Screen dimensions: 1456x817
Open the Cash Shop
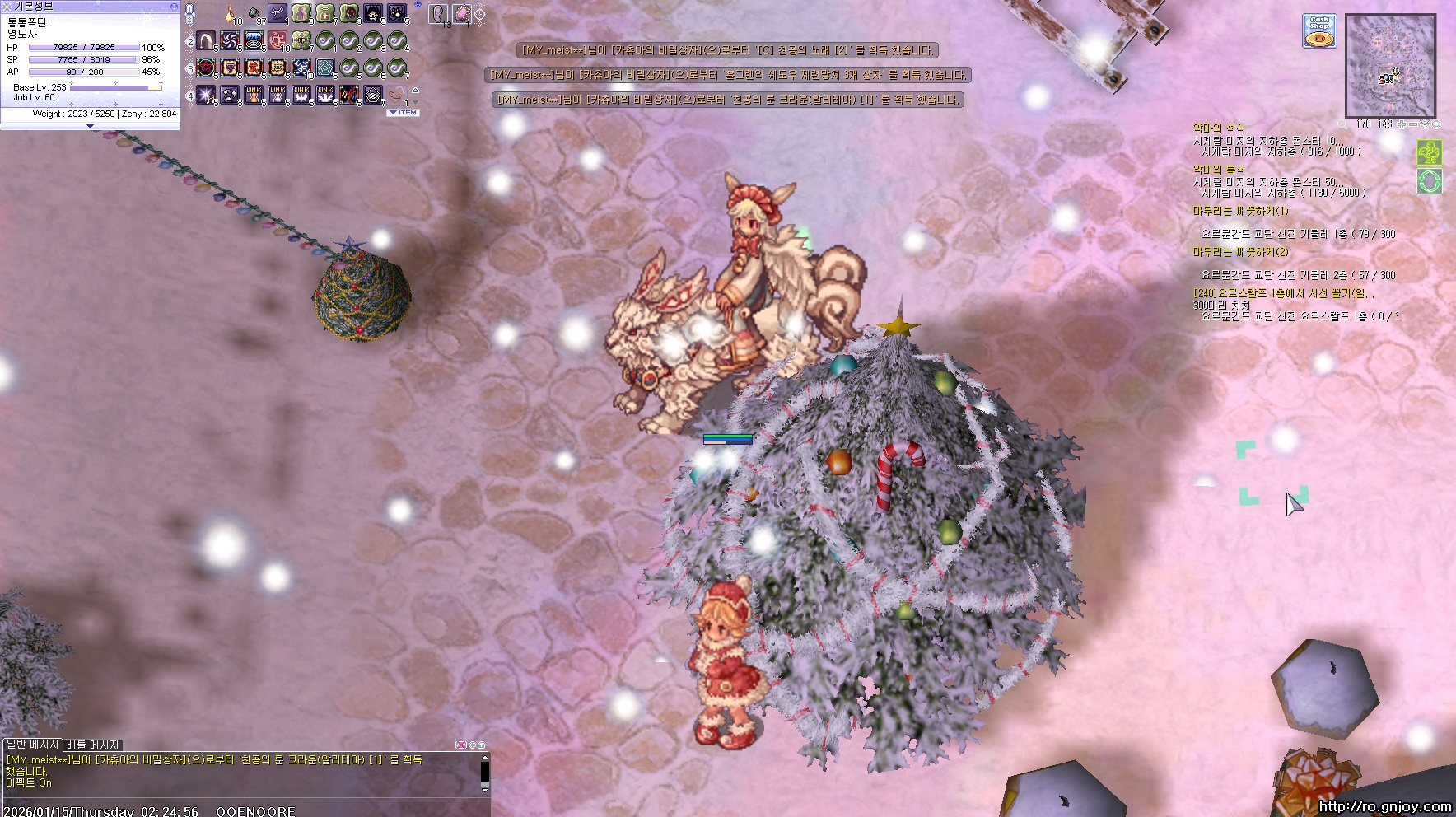pos(1318,31)
